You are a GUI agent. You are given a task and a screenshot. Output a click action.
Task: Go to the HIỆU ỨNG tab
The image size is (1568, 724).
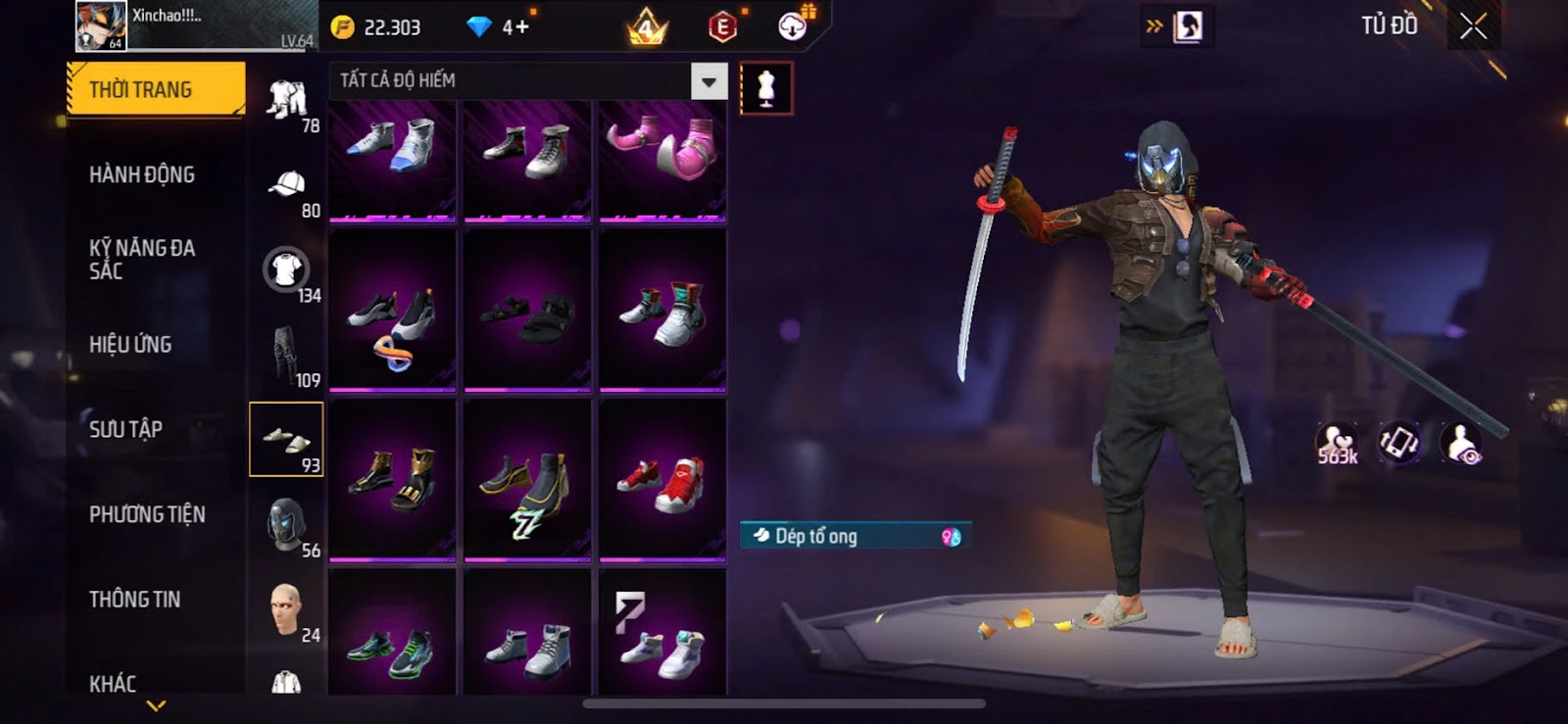coord(130,344)
